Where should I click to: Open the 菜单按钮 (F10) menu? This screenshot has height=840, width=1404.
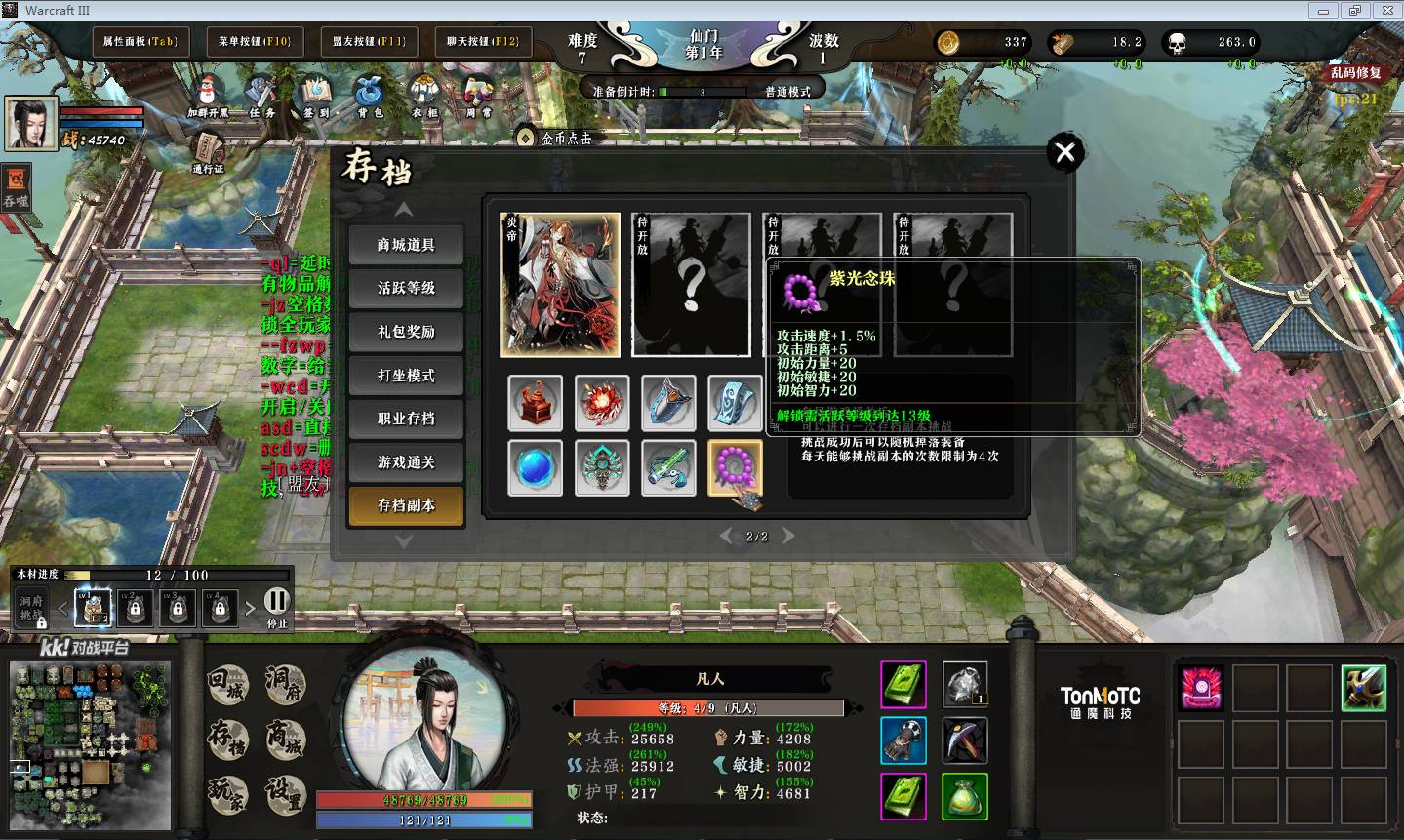point(255,42)
